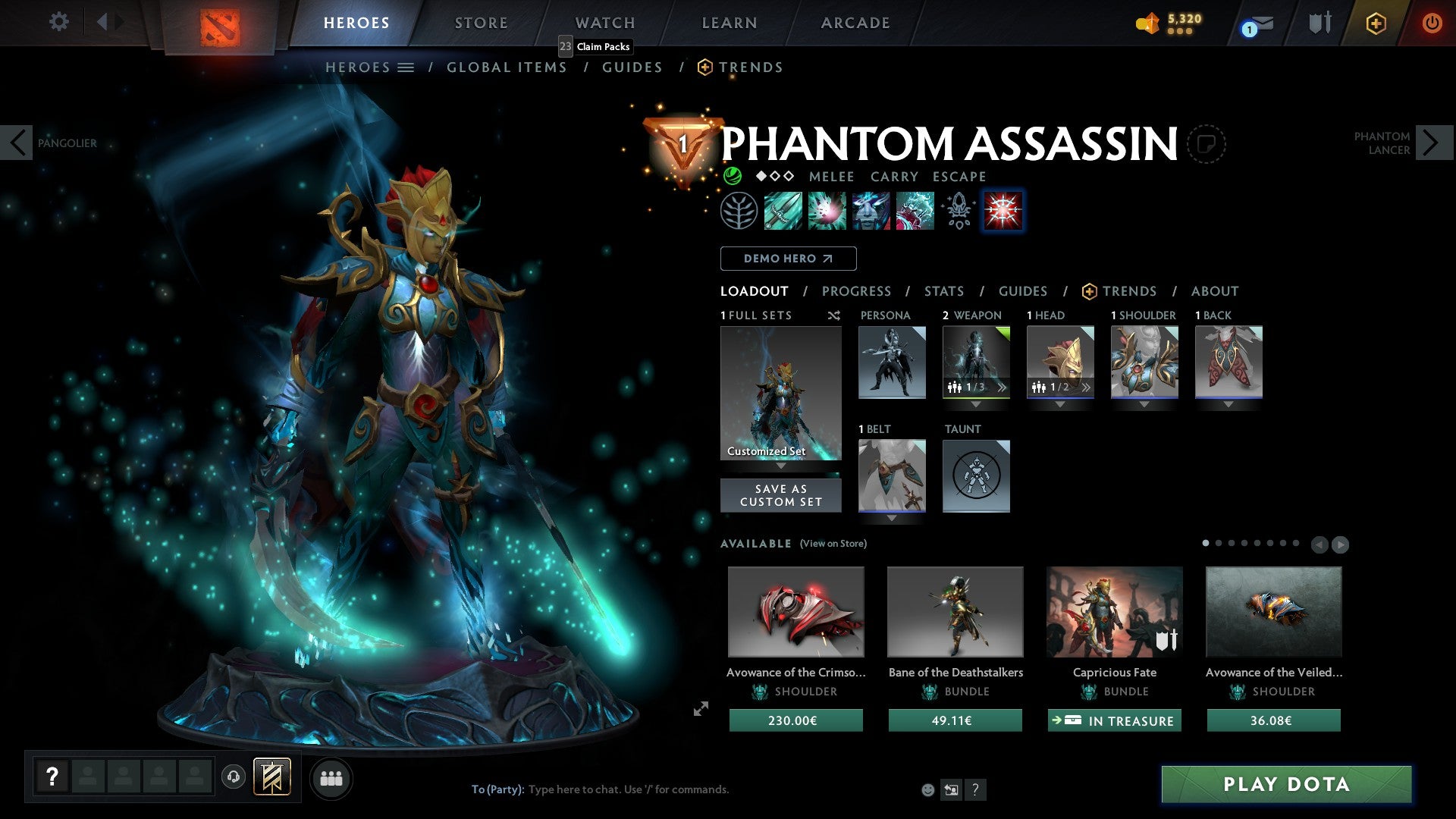The height and width of the screenshot is (819, 1456).
Task: Click the voice chat headset icon
Action: point(233,778)
